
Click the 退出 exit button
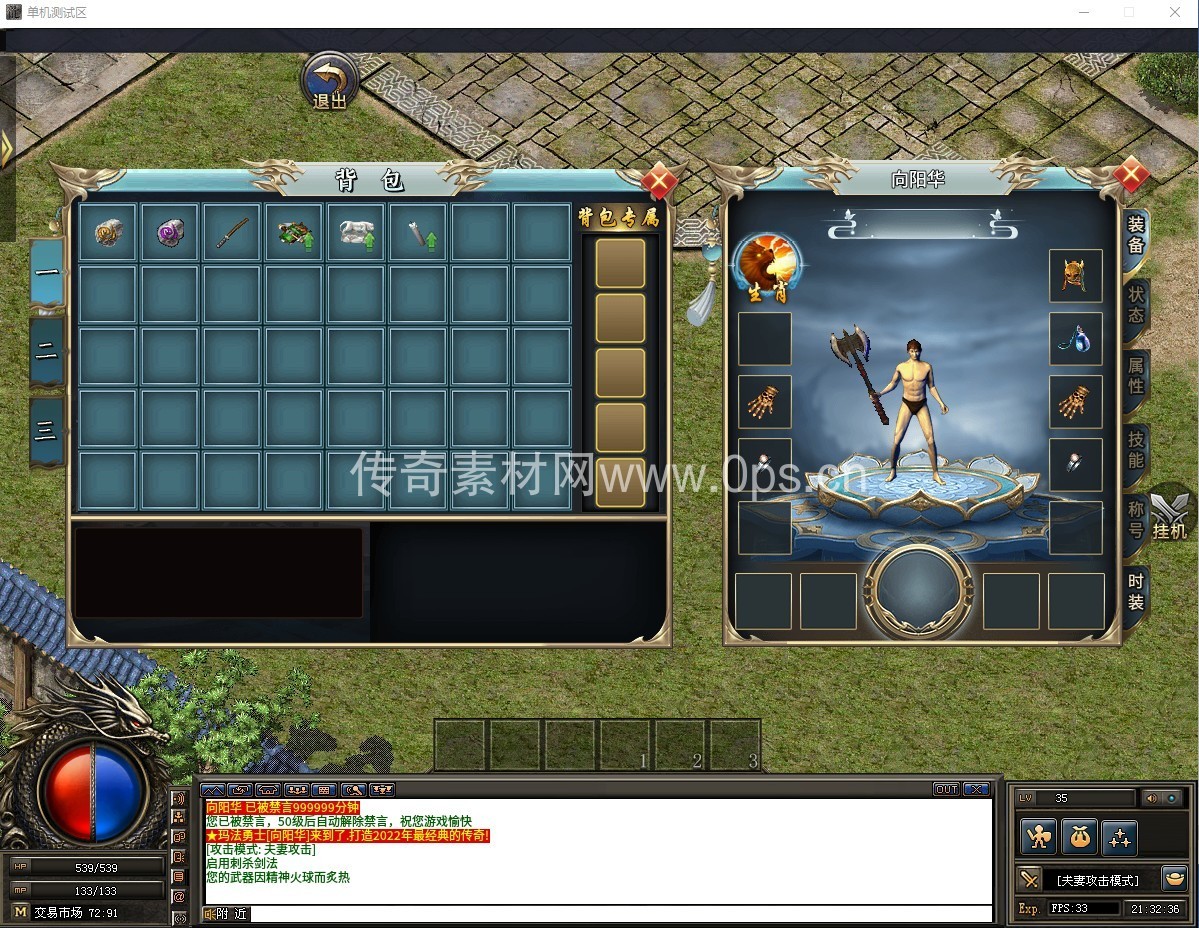(329, 81)
